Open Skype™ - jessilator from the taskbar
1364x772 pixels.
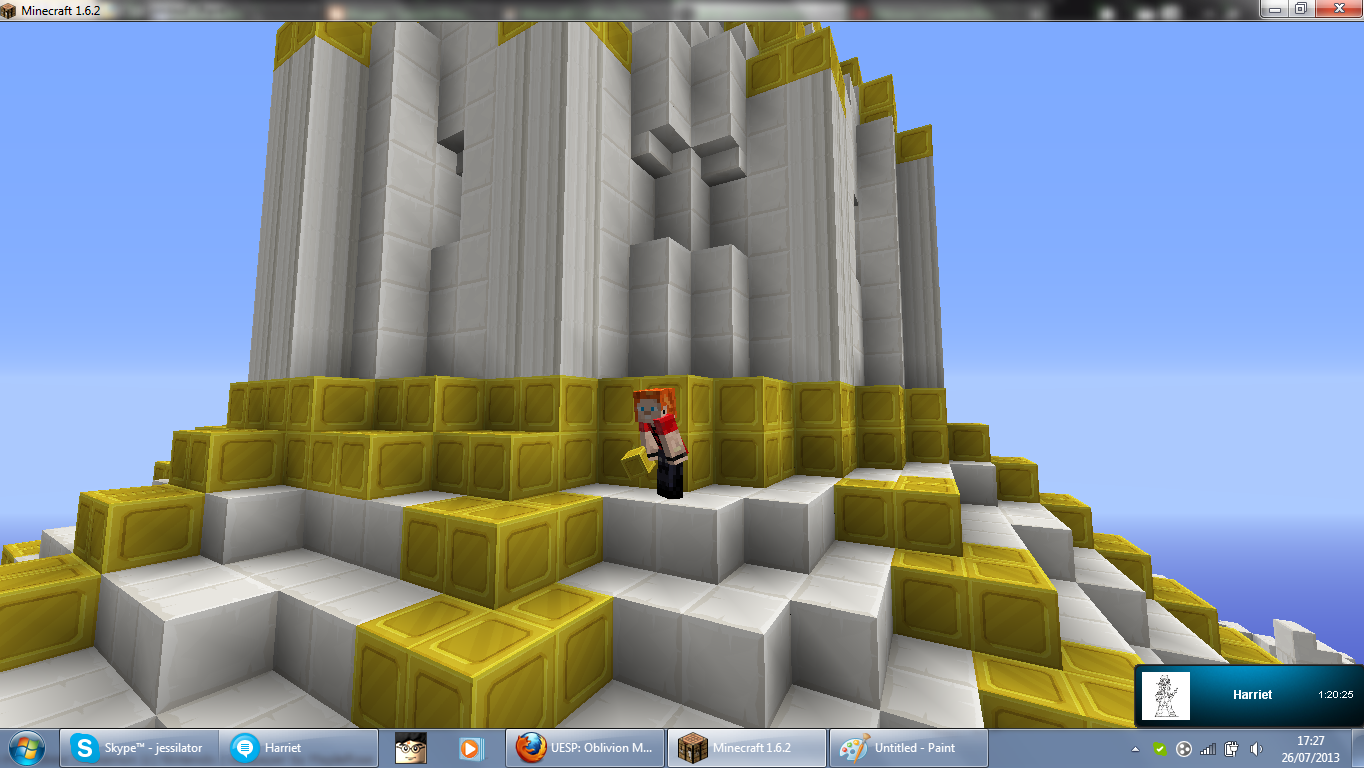point(138,747)
